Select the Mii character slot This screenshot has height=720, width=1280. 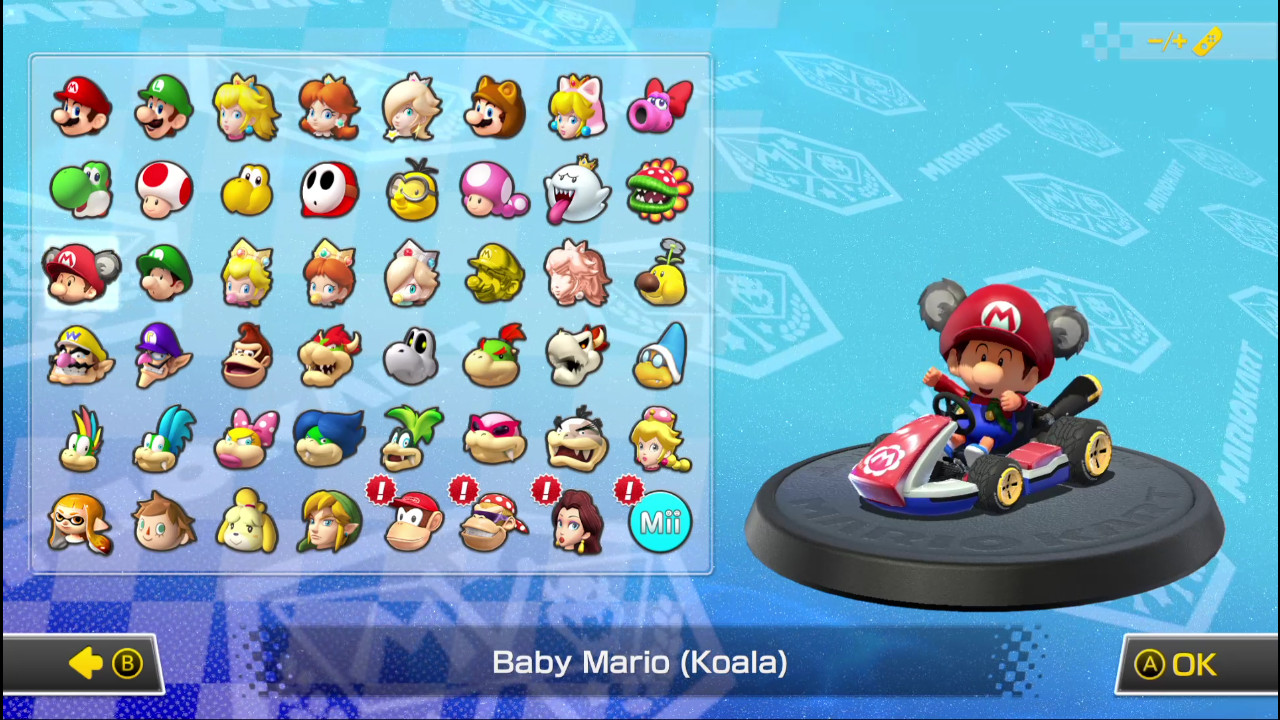tap(661, 521)
